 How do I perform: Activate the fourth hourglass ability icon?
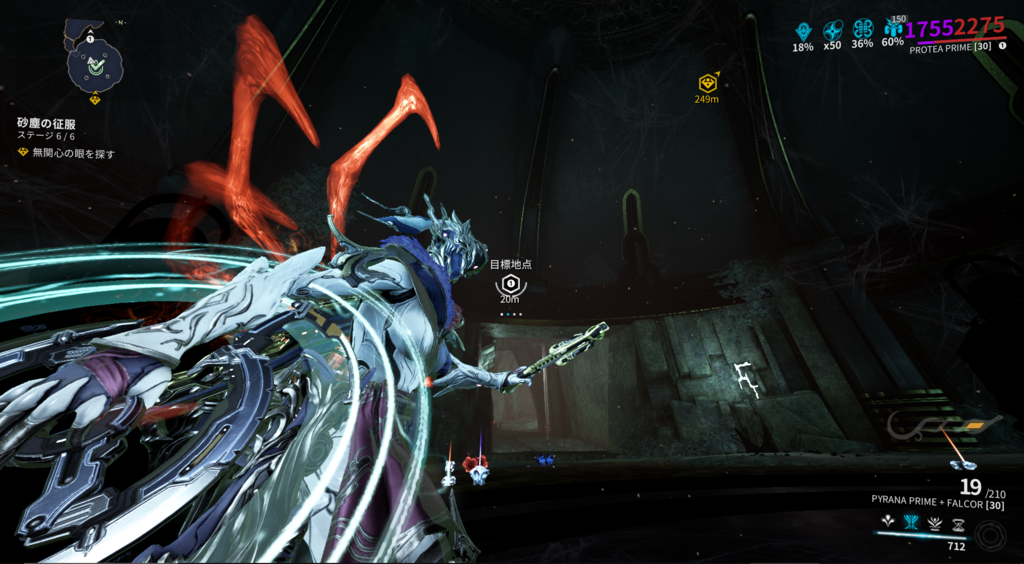tap(958, 522)
